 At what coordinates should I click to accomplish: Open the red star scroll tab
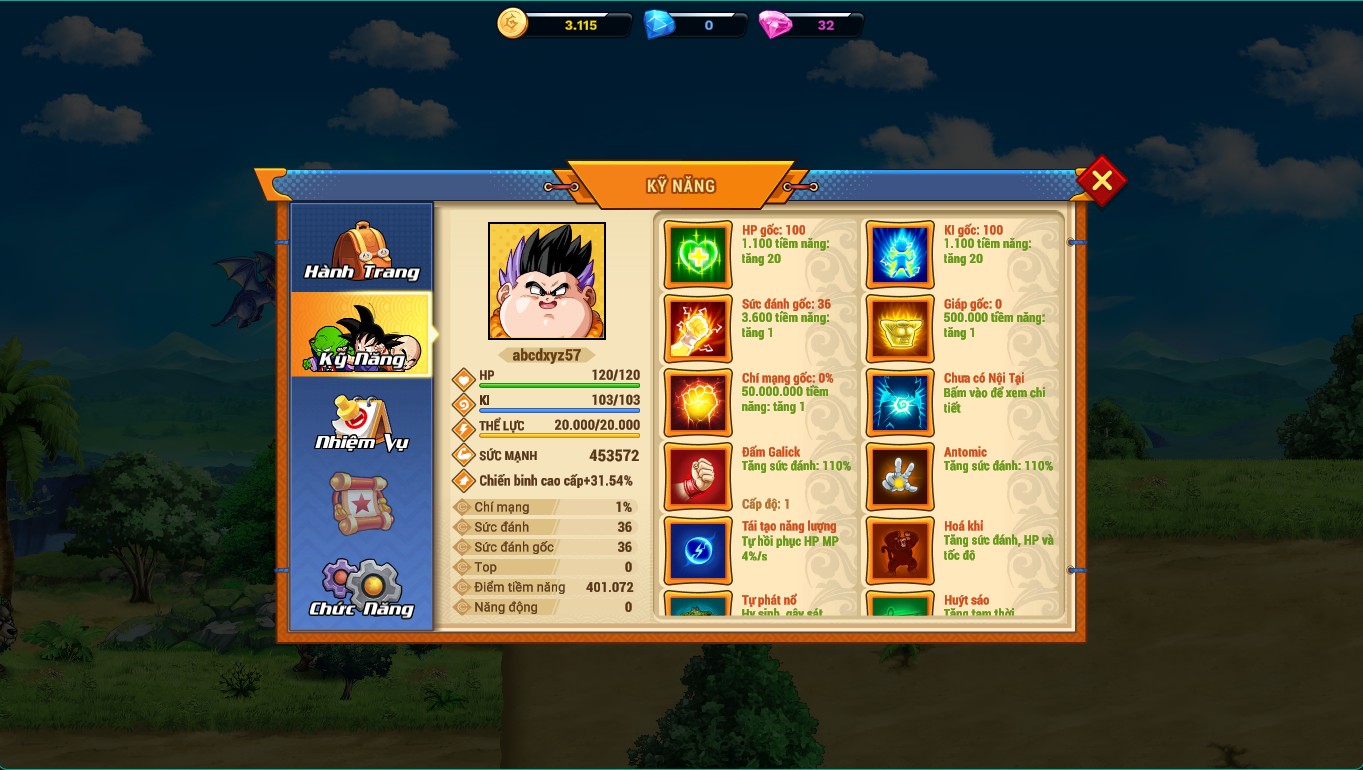tap(361, 503)
